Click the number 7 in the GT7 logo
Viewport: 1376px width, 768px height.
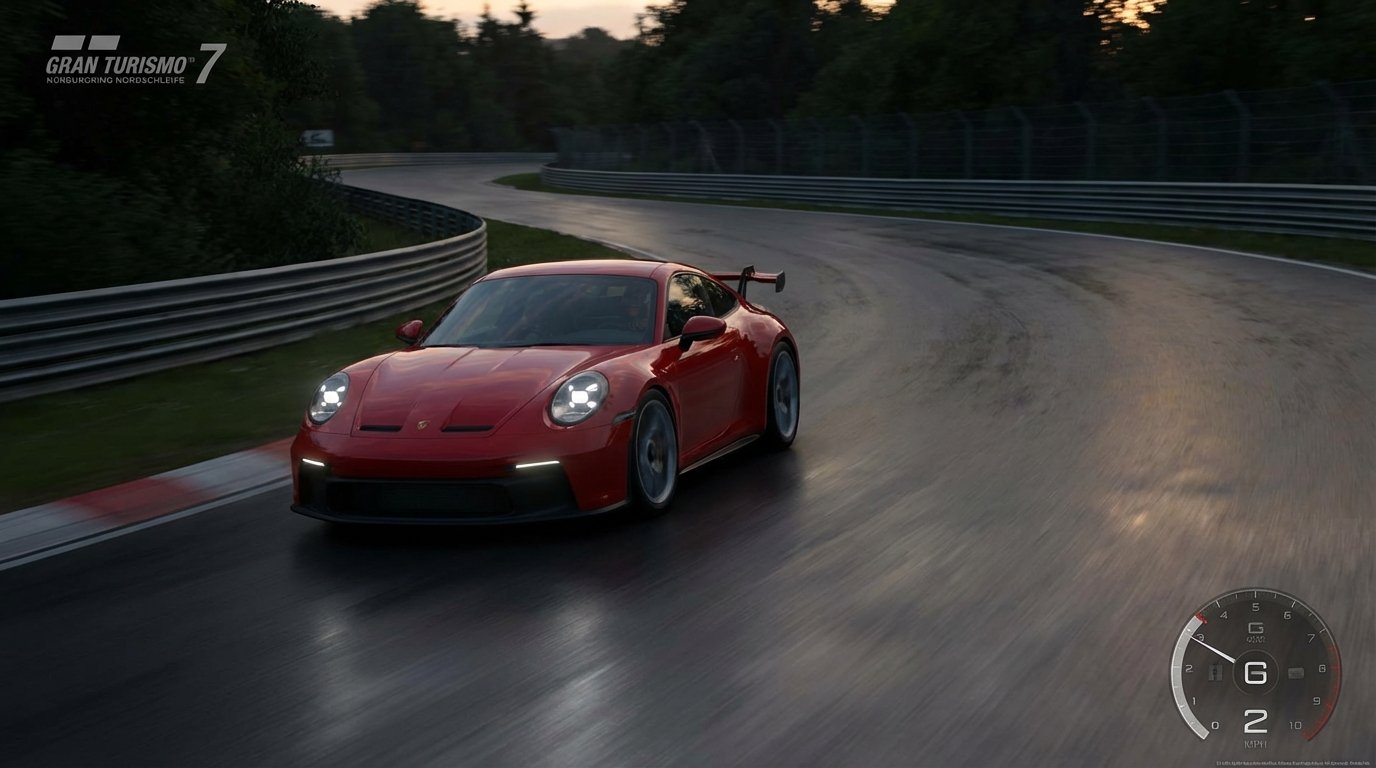tap(214, 62)
